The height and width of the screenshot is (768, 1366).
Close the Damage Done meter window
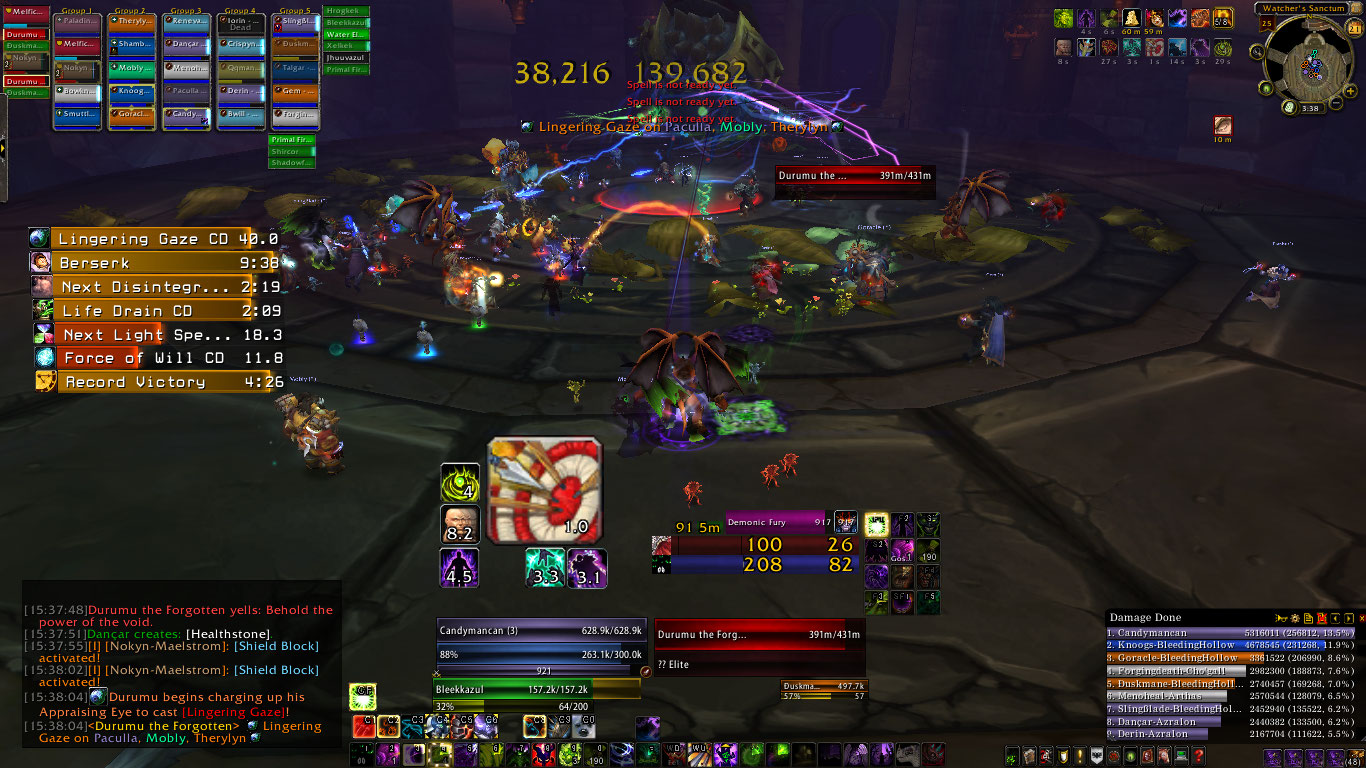click(x=1362, y=618)
